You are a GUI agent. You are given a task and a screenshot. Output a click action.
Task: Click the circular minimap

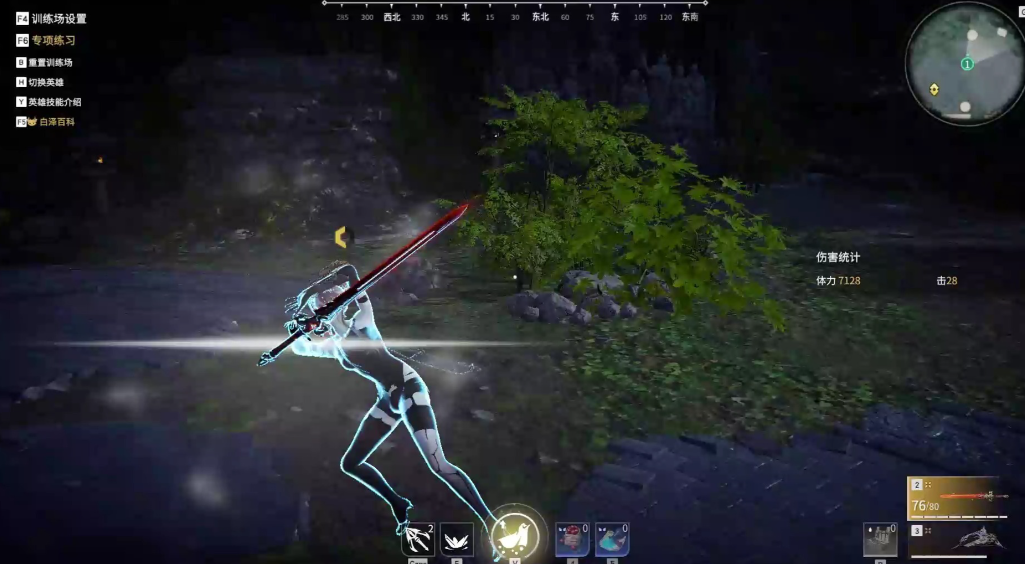pos(965,64)
